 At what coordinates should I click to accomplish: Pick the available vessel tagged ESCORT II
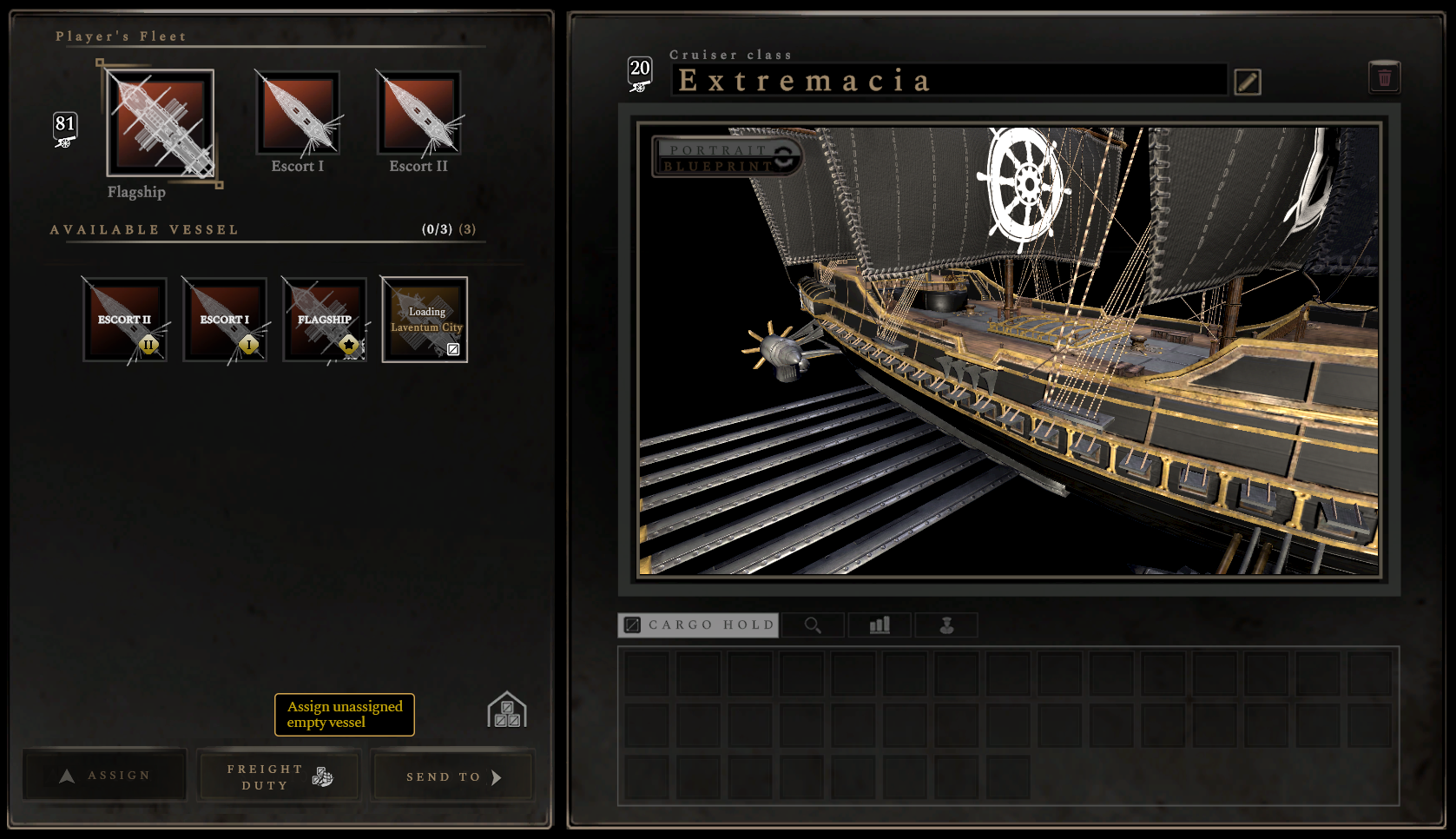pos(125,319)
